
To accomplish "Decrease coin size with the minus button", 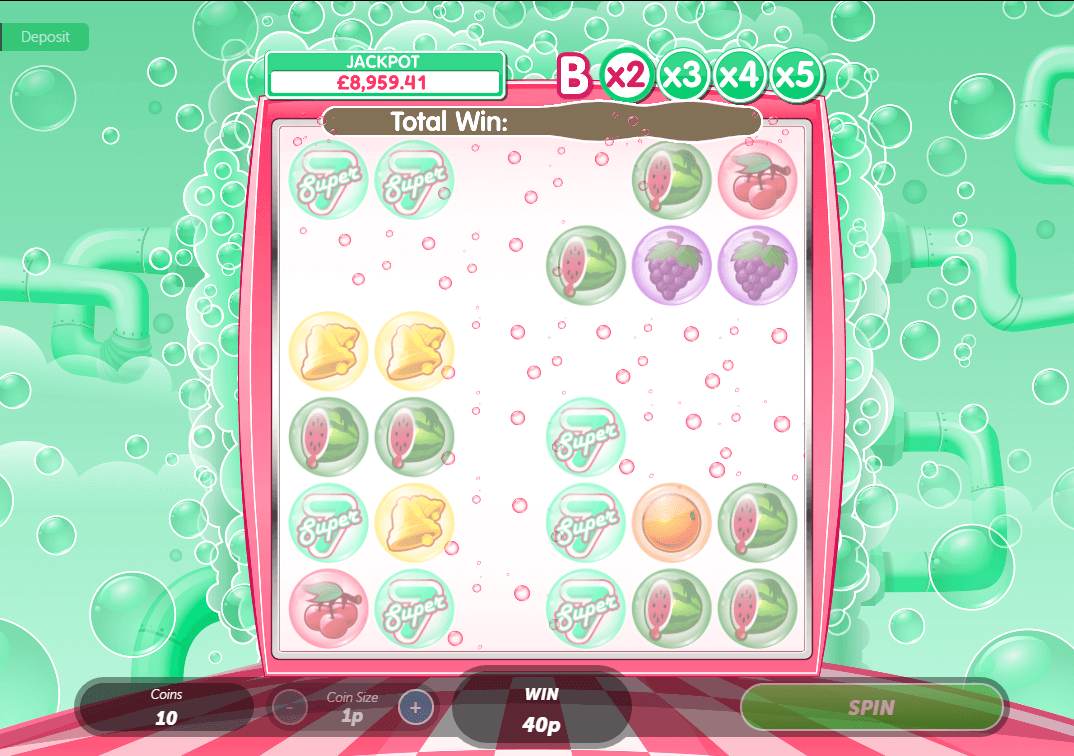I will tap(289, 708).
